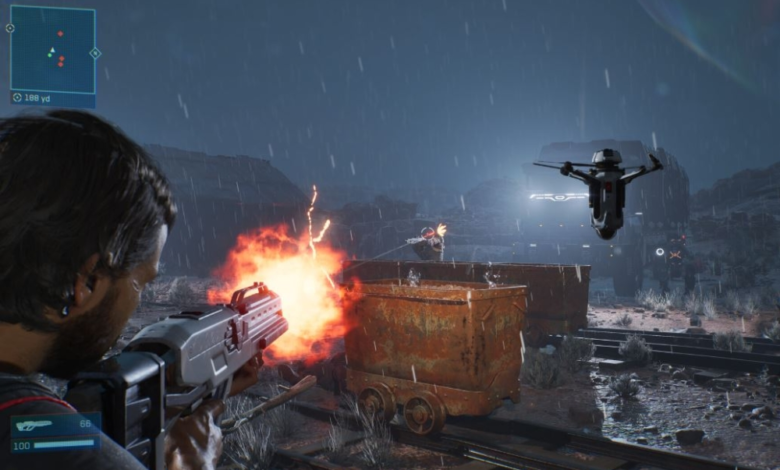Click the diamond marker on minimap's right edge
This screenshot has height=470, width=780.
point(95,53)
